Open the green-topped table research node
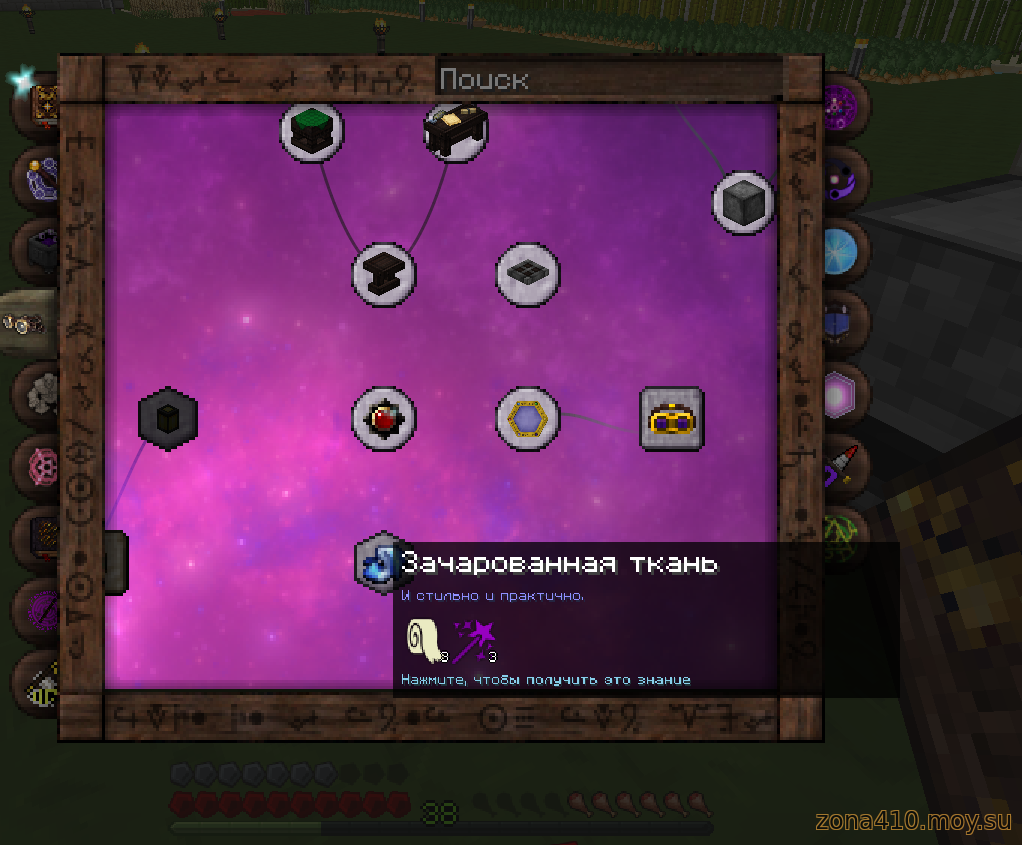The image size is (1022, 845). pyautogui.click(x=312, y=131)
